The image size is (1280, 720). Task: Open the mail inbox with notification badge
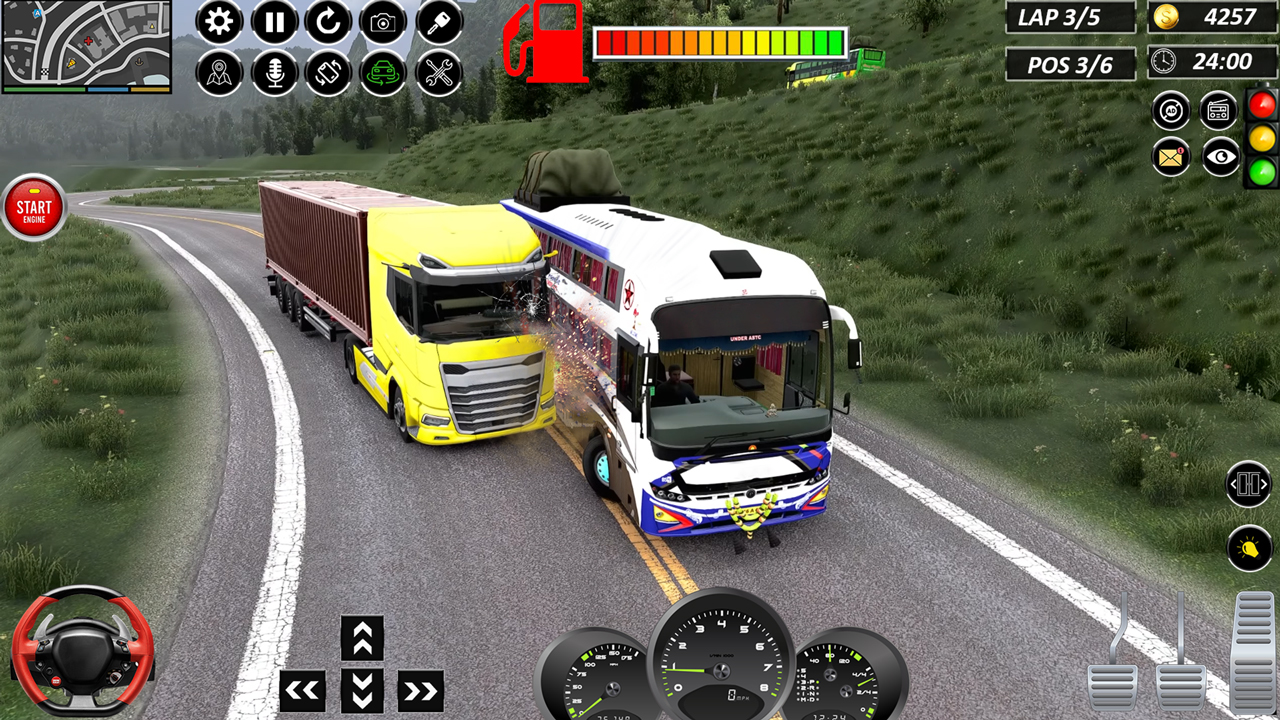[1169, 157]
